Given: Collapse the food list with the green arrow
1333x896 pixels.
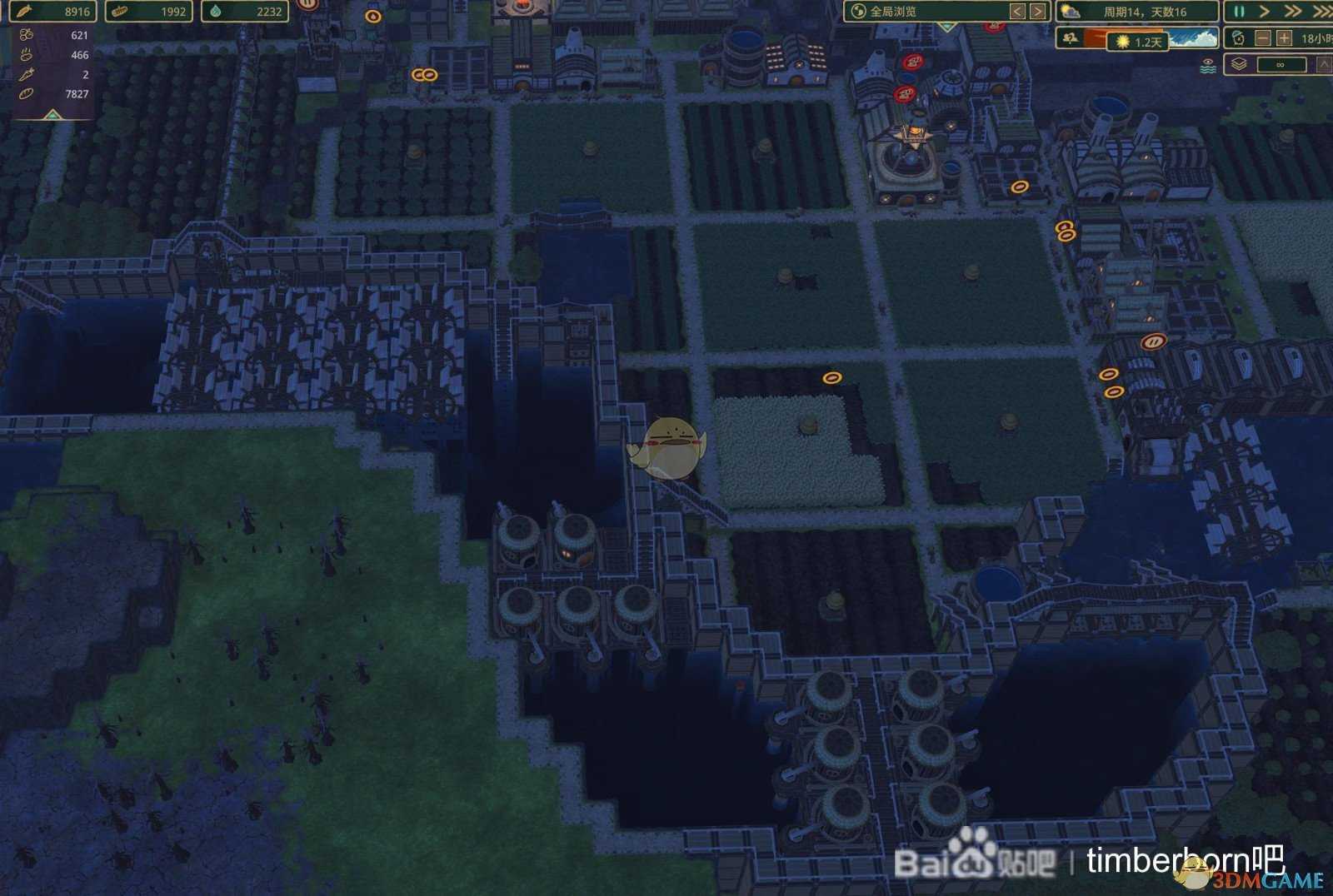Looking at the screenshot, I should [x=52, y=115].
